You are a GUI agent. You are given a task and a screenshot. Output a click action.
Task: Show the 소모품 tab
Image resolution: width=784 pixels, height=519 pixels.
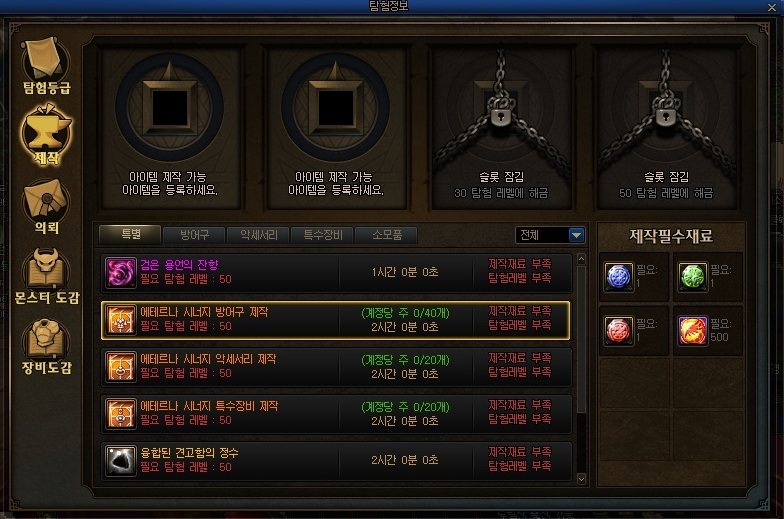[386, 235]
